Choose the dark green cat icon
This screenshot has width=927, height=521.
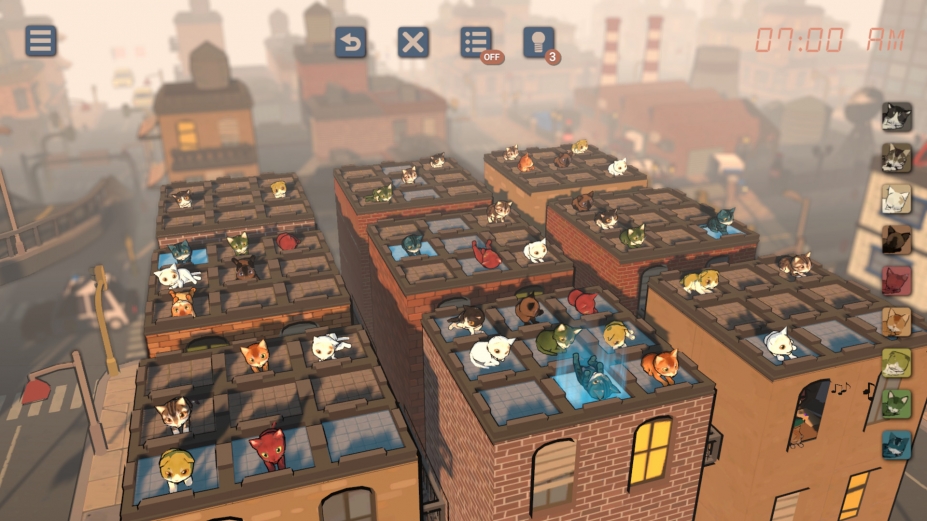(896, 404)
